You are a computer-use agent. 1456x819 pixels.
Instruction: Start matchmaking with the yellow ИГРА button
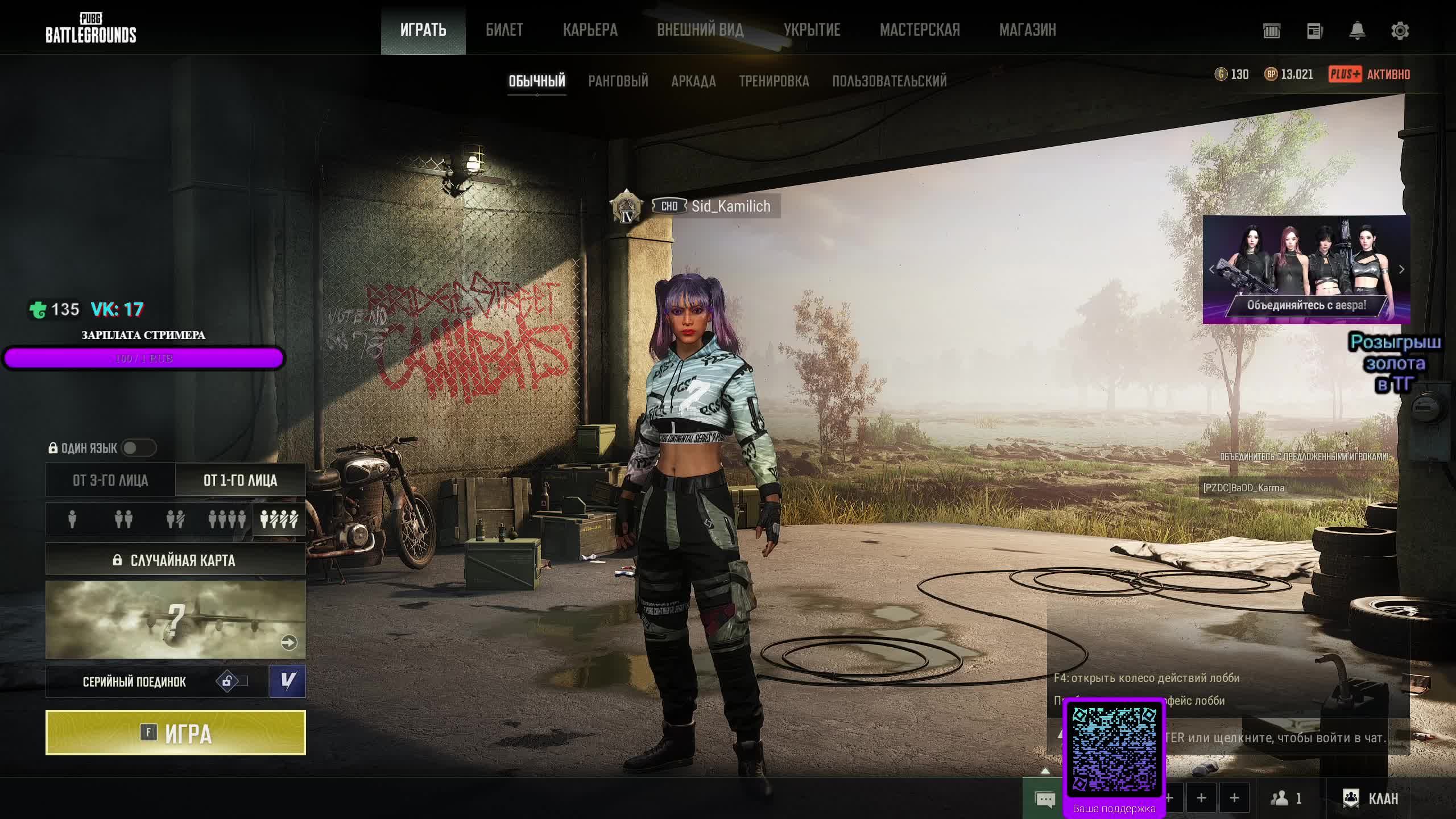point(175,733)
